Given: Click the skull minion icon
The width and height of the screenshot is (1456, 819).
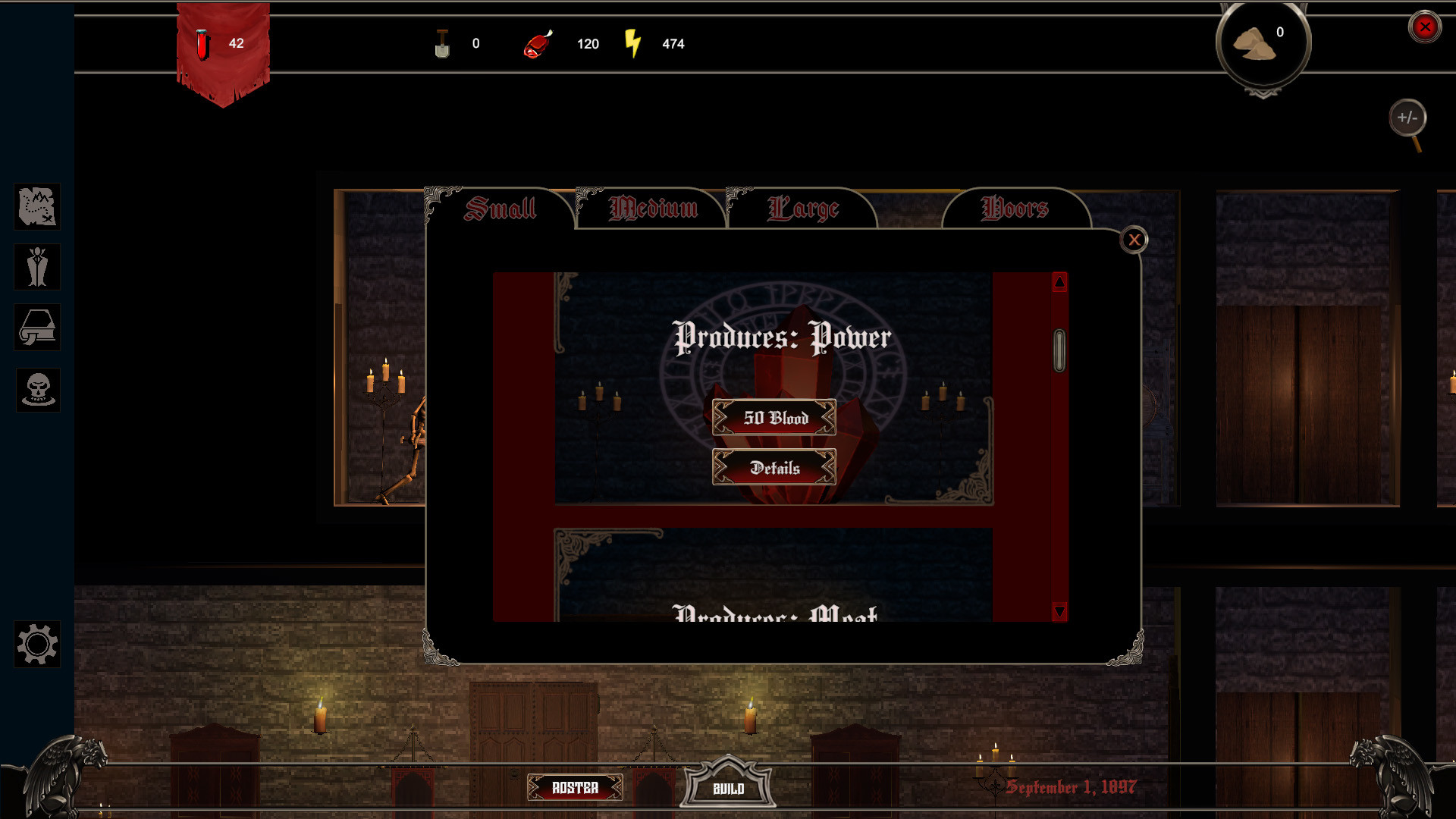Looking at the screenshot, I should click(36, 389).
